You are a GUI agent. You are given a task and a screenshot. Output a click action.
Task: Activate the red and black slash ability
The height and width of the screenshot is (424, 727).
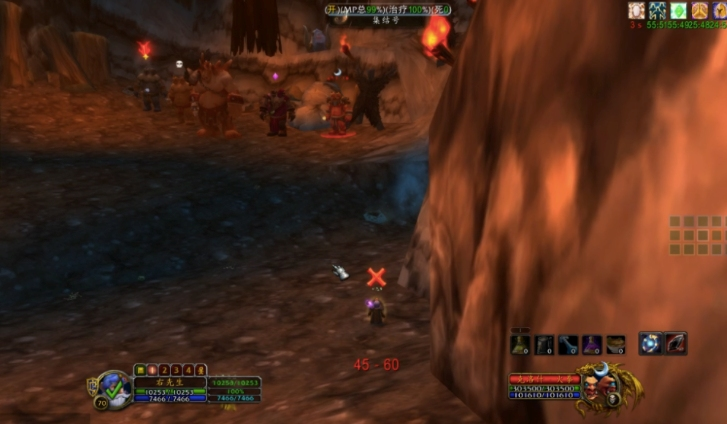click(676, 344)
